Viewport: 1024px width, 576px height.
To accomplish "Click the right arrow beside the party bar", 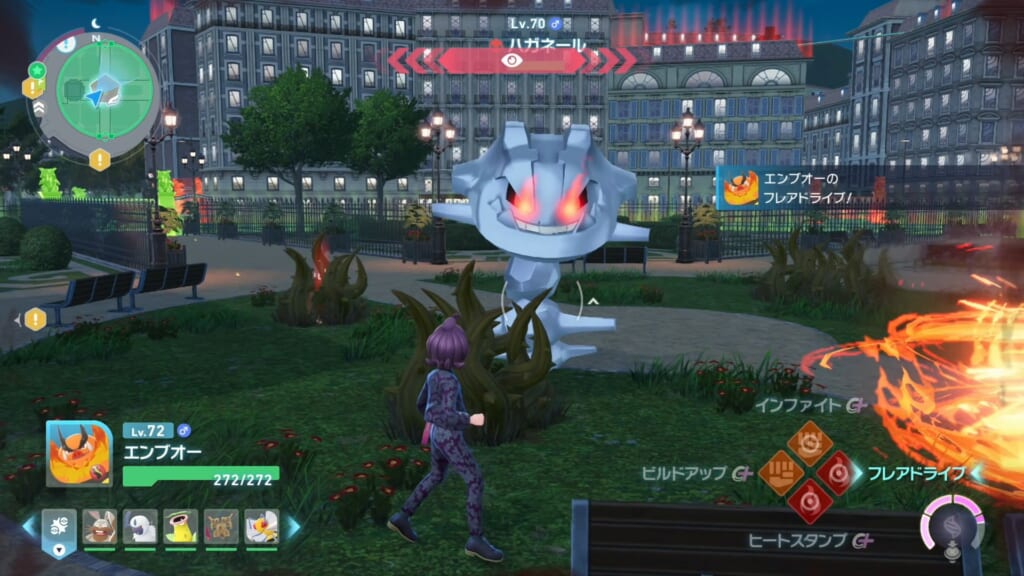I will [295, 526].
